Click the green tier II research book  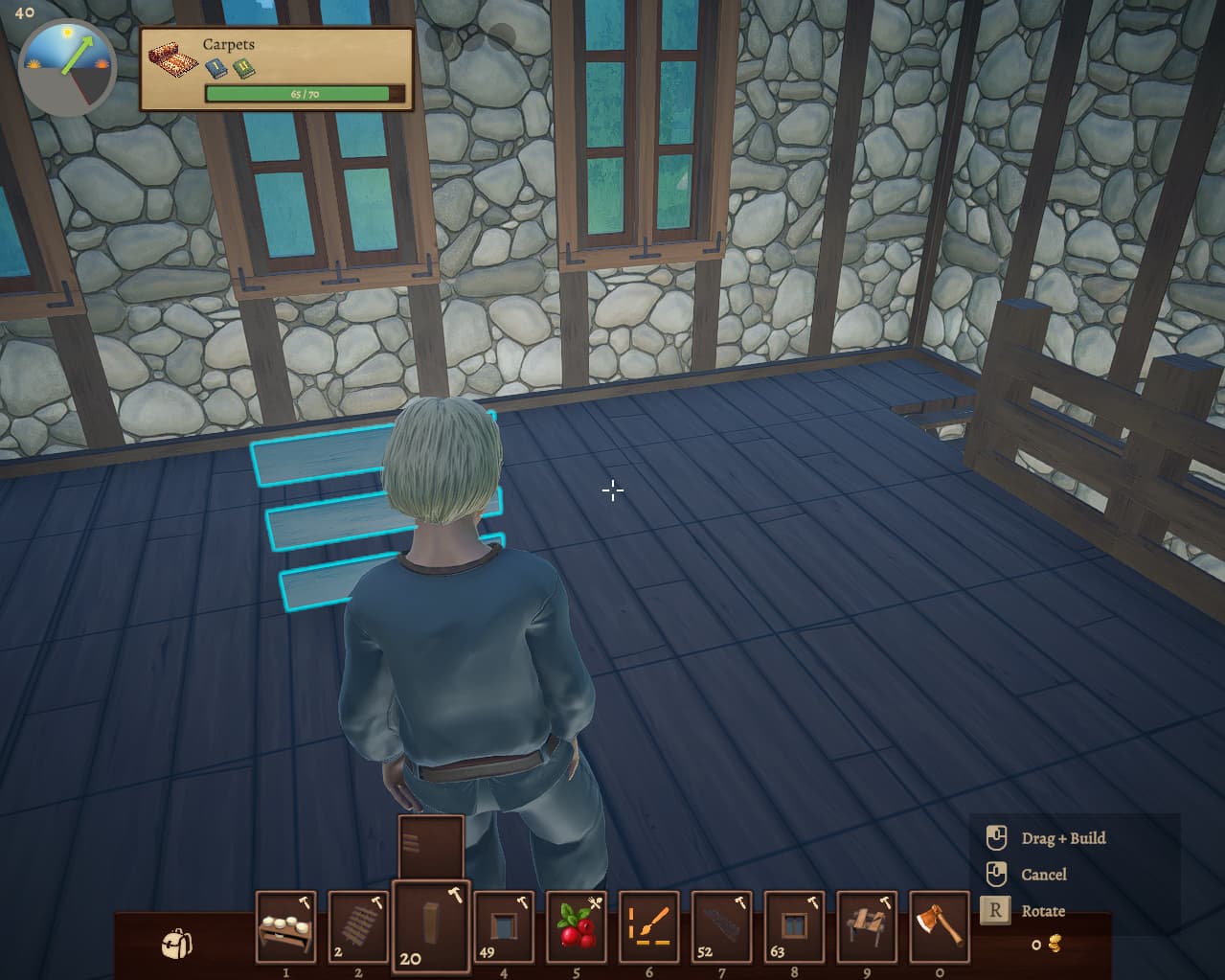244,69
